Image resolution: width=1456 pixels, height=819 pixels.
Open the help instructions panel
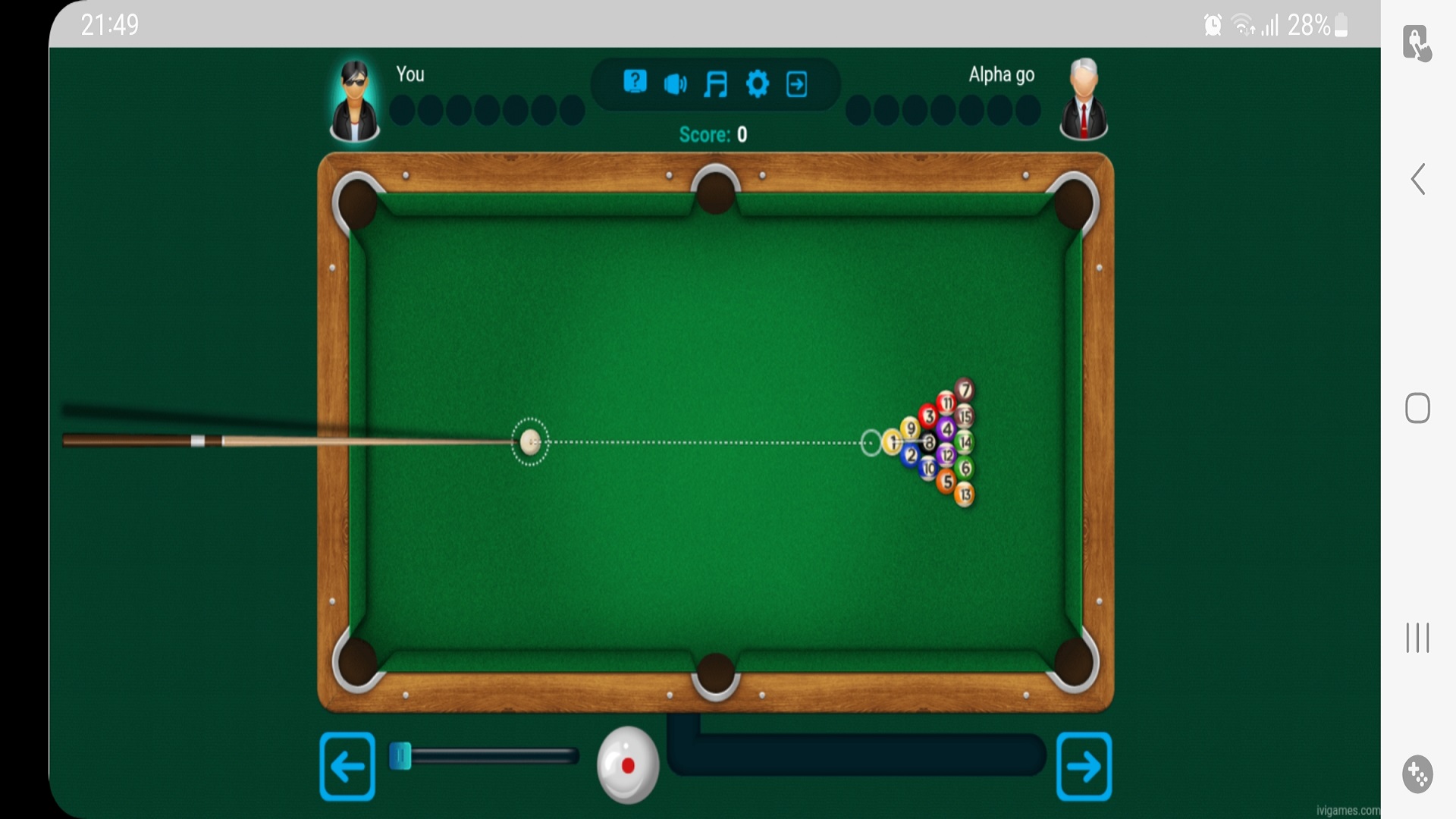pyautogui.click(x=635, y=81)
